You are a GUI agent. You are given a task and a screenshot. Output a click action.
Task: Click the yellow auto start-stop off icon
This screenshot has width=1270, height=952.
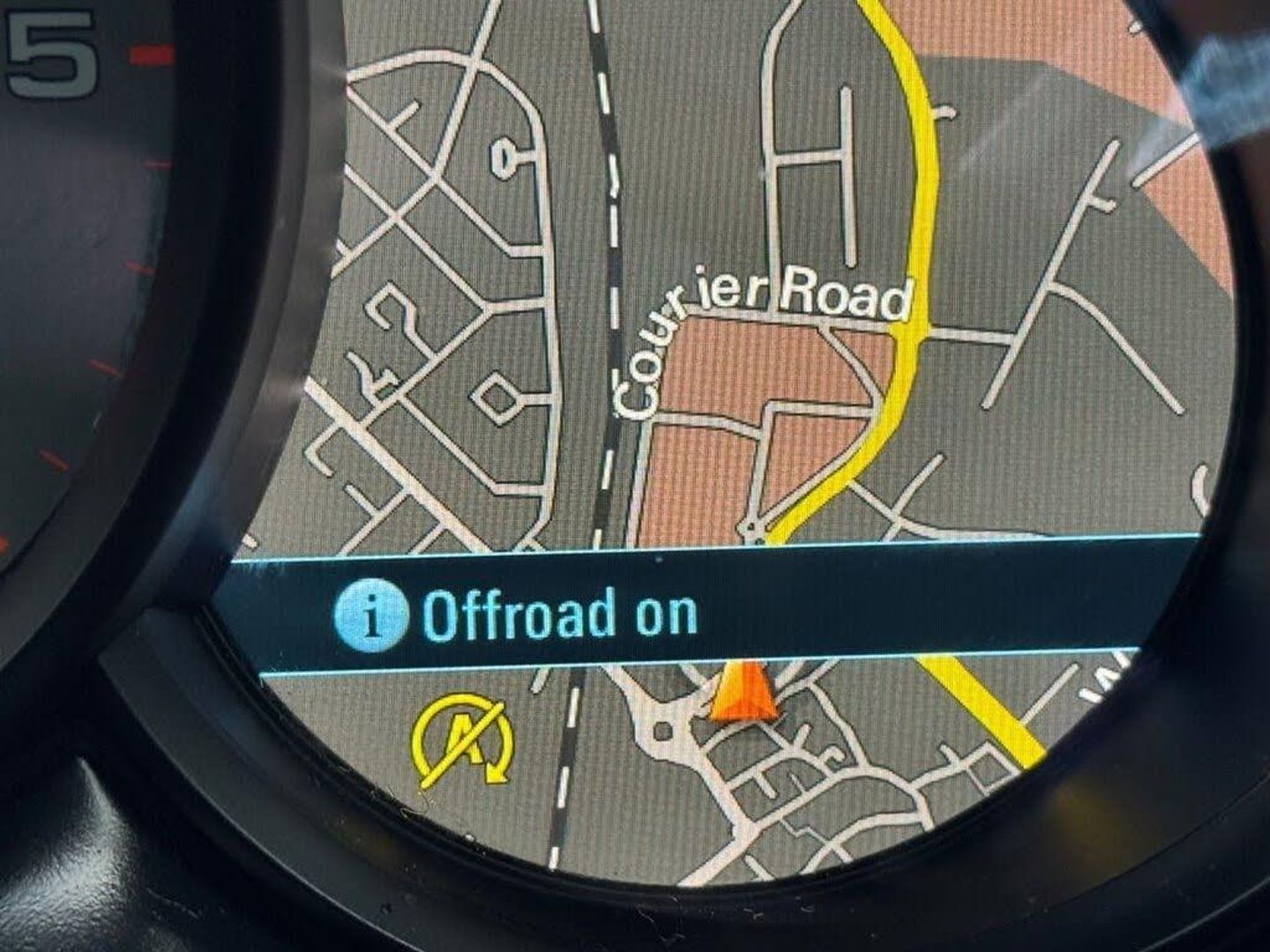pos(463,739)
